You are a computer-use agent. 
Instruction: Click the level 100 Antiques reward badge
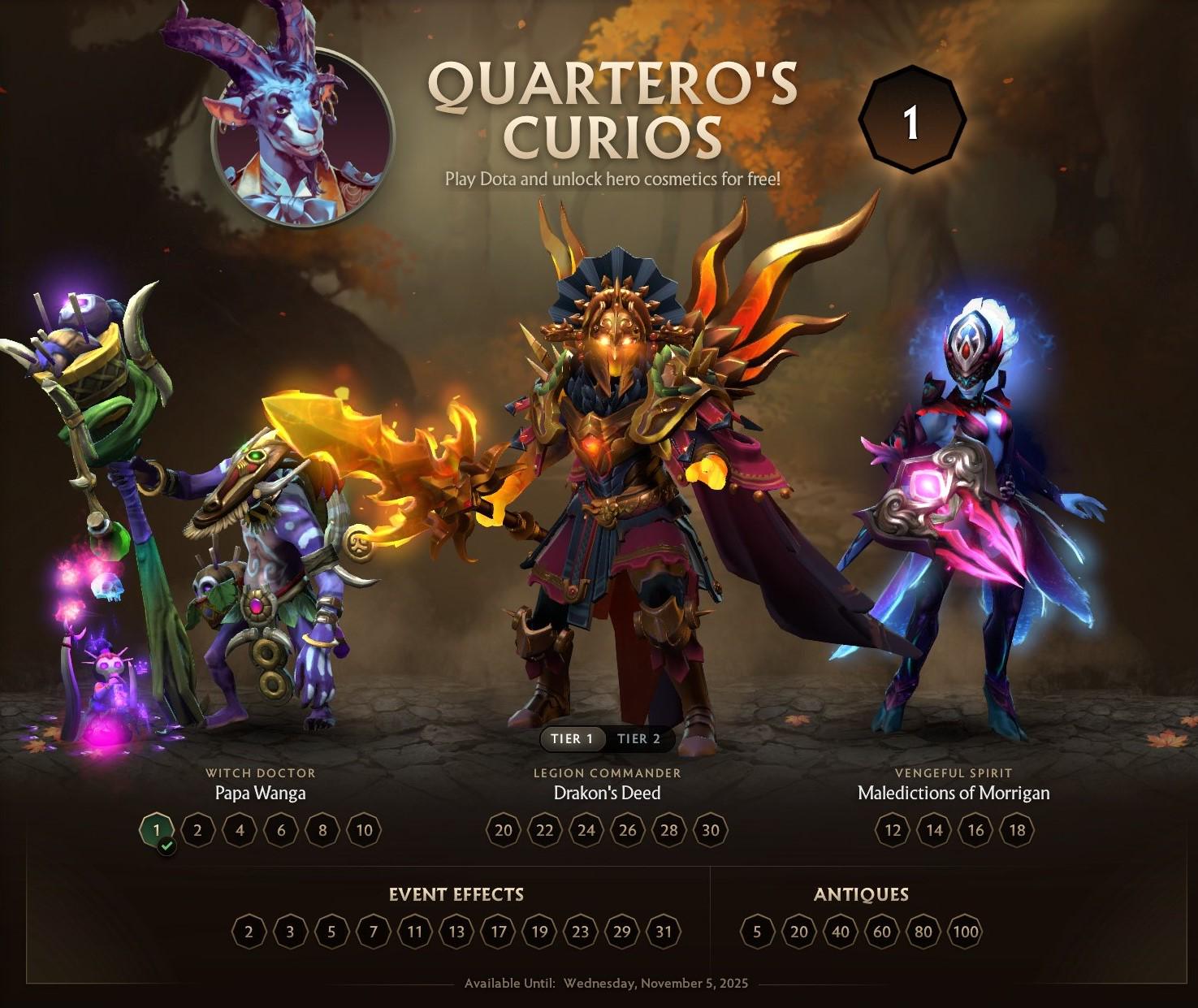967,932
